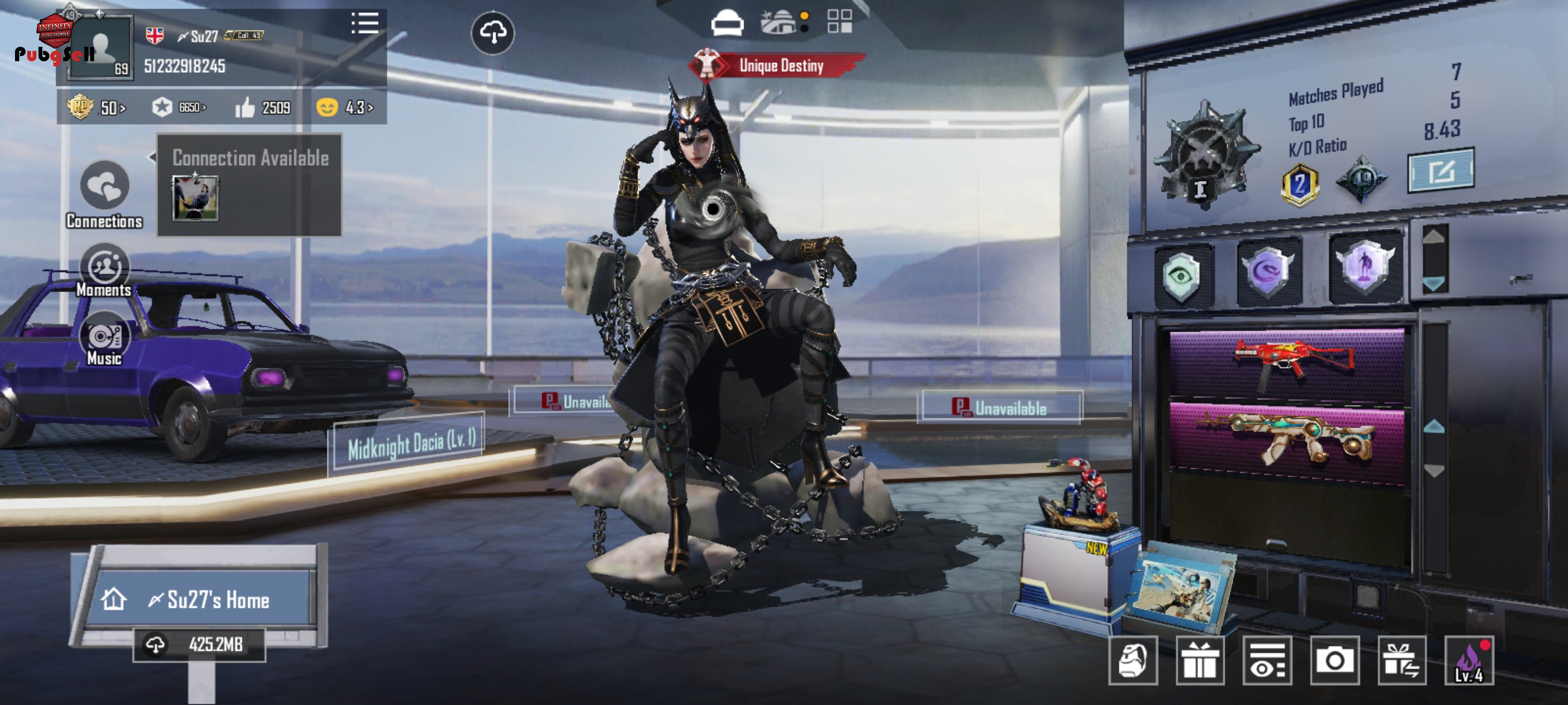Click the cloud download button at top
Viewport: 1568px width, 705px height.
click(x=493, y=32)
